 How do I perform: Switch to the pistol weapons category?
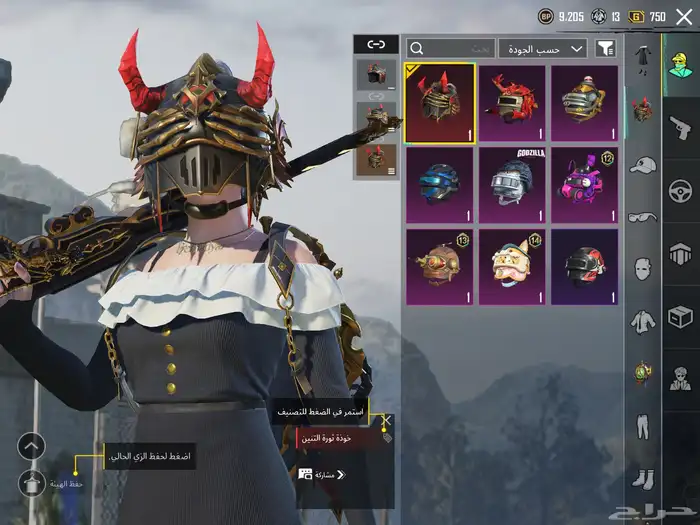[680, 125]
